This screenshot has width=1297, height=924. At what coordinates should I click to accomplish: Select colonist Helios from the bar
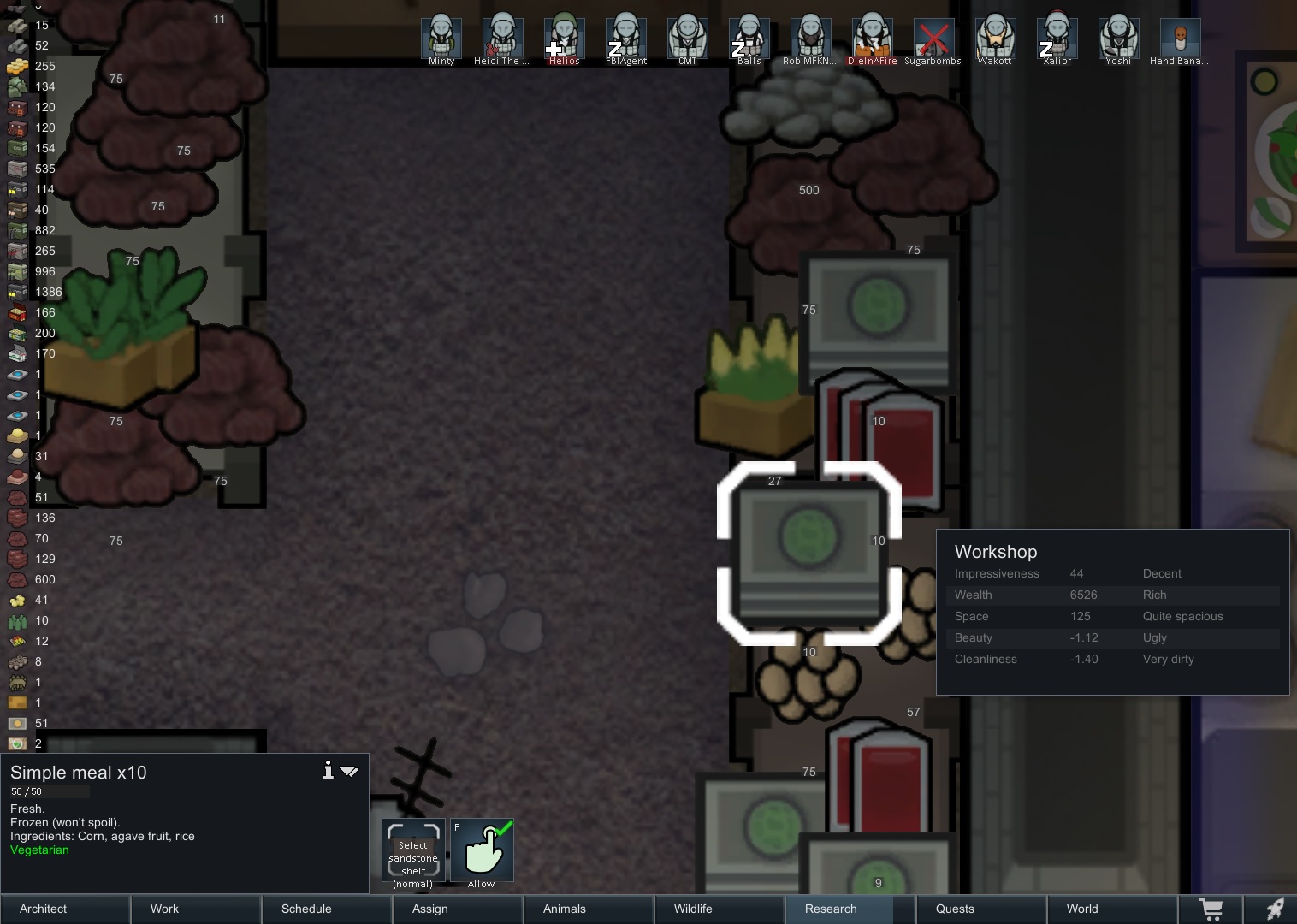pos(564,38)
